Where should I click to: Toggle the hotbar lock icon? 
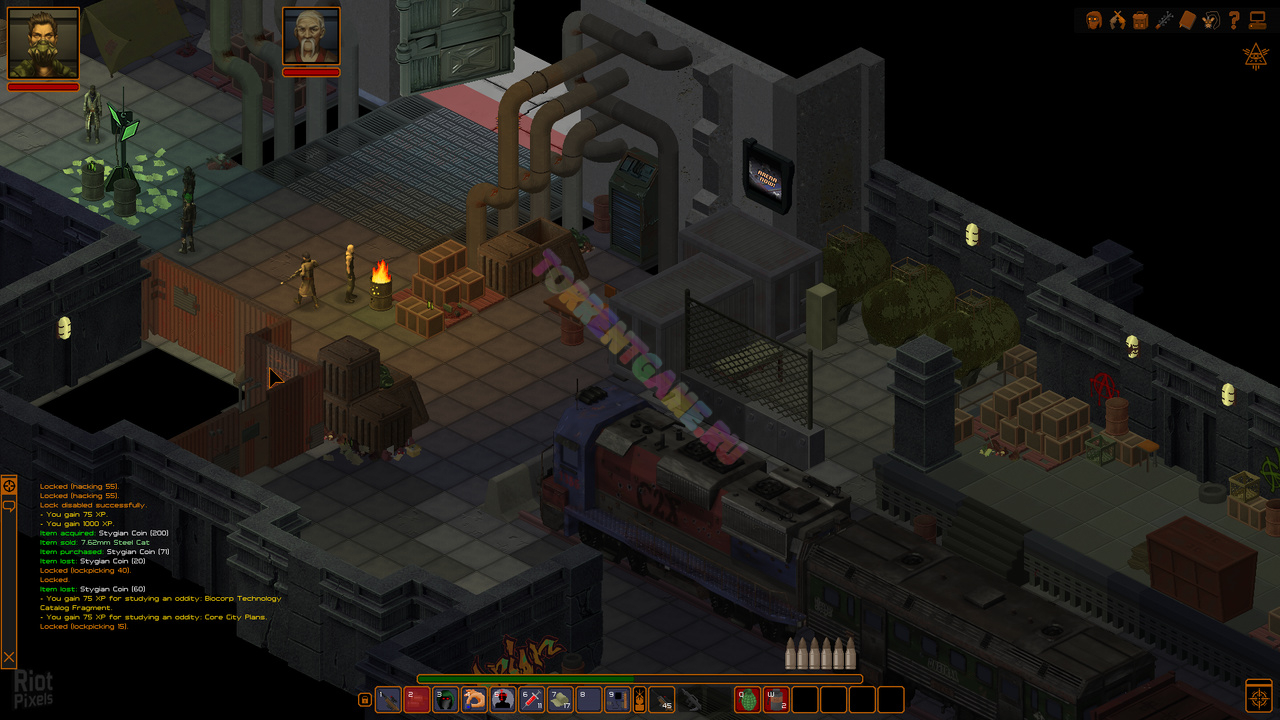[x=365, y=700]
